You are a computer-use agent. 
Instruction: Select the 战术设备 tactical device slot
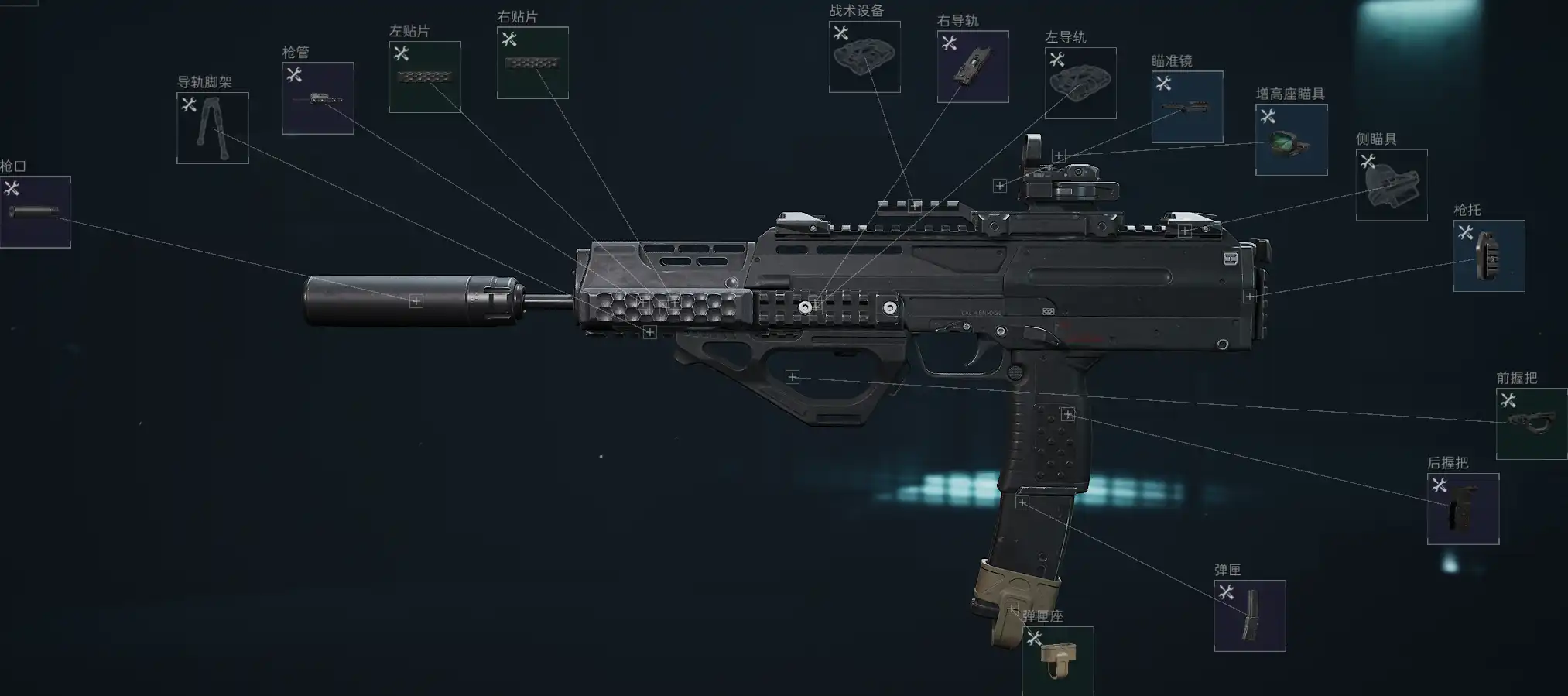point(864,57)
